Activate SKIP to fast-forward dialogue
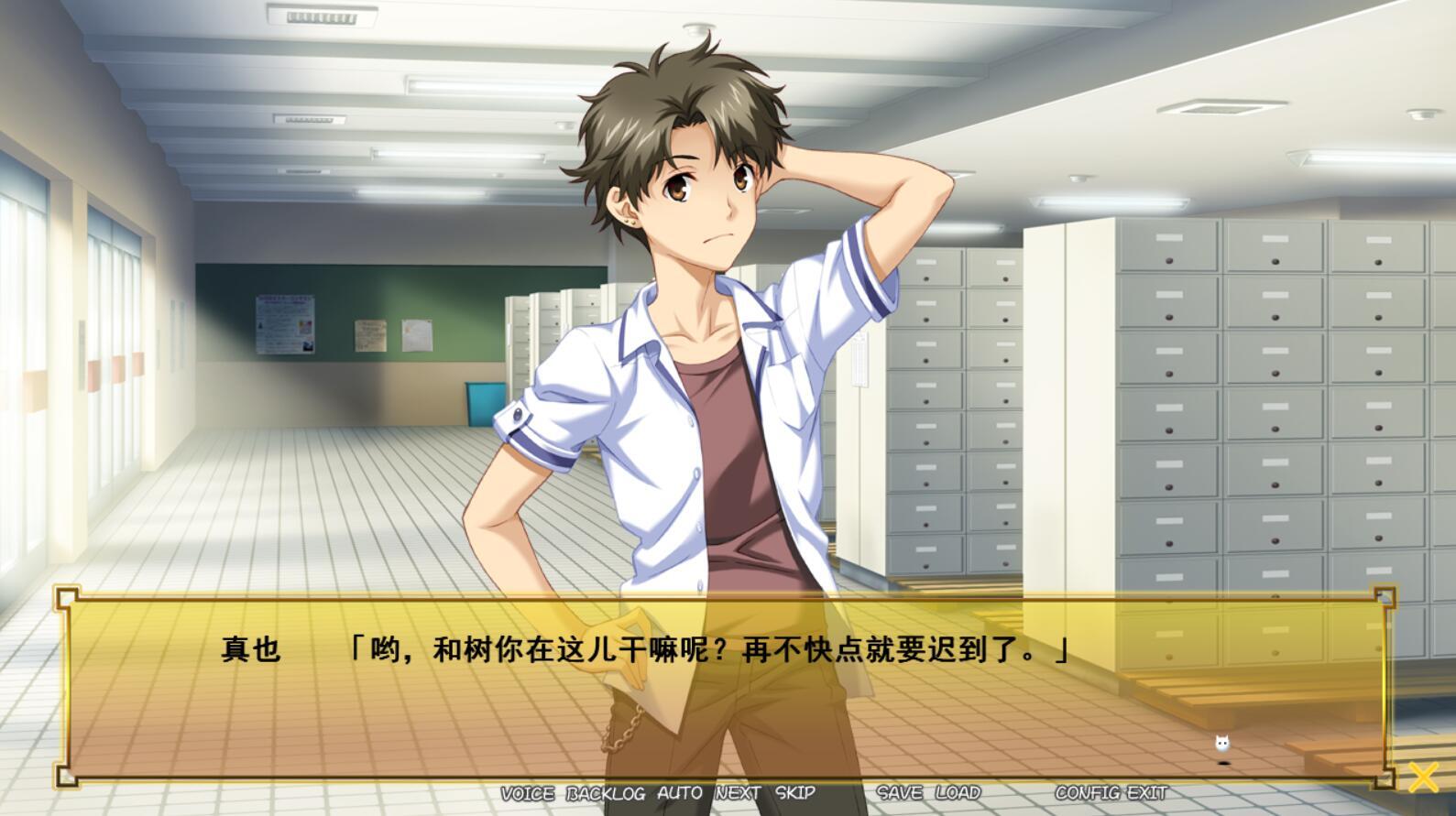 point(795,793)
